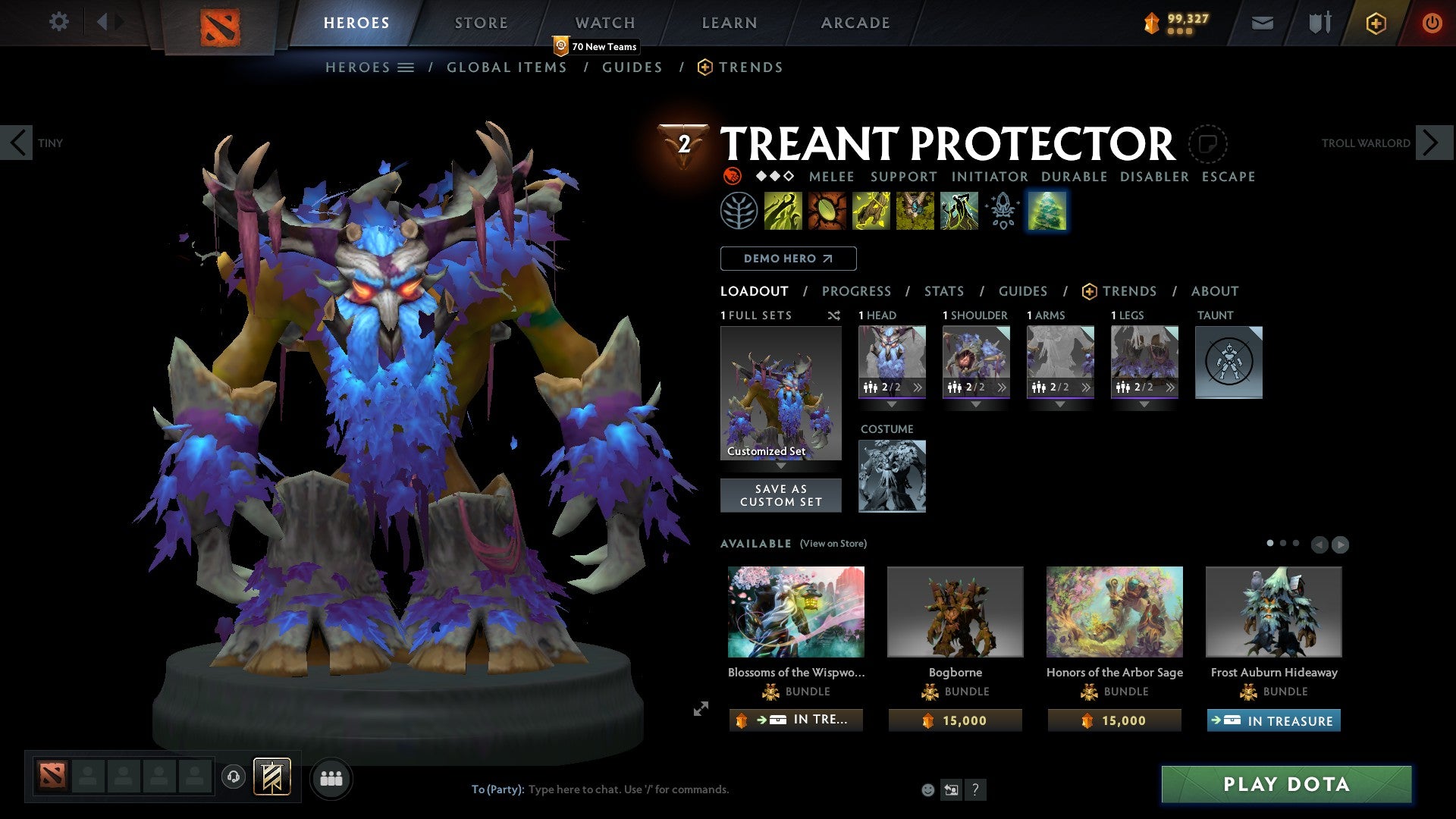Switch to the PROGRESS tab
Image resolution: width=1456 pixels, height=819 pixels.
tap(857, 290)
